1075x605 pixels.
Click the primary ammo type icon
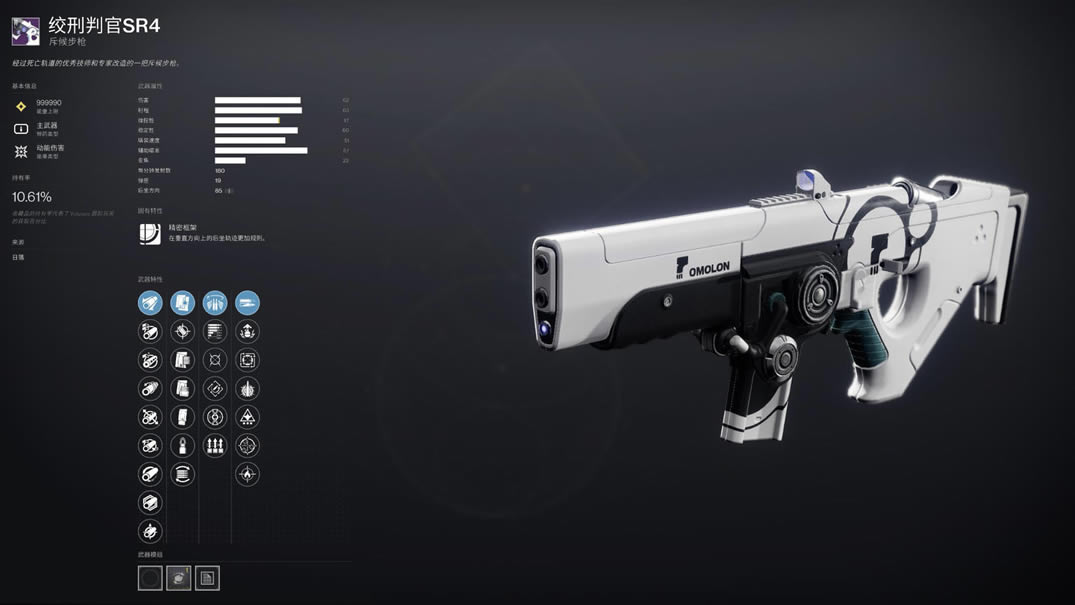coord(21,129)
